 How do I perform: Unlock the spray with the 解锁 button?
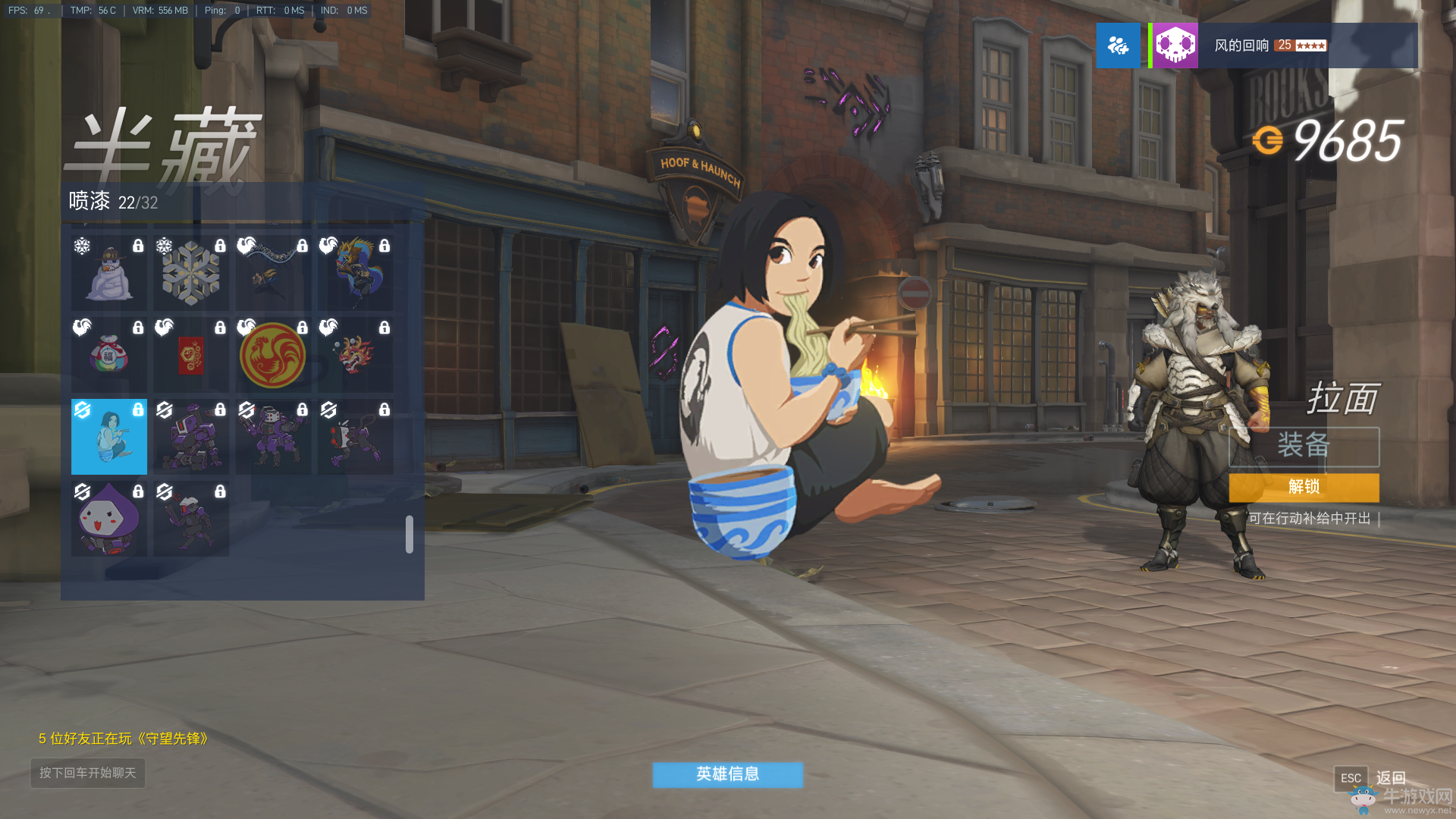coord(1304,488)
